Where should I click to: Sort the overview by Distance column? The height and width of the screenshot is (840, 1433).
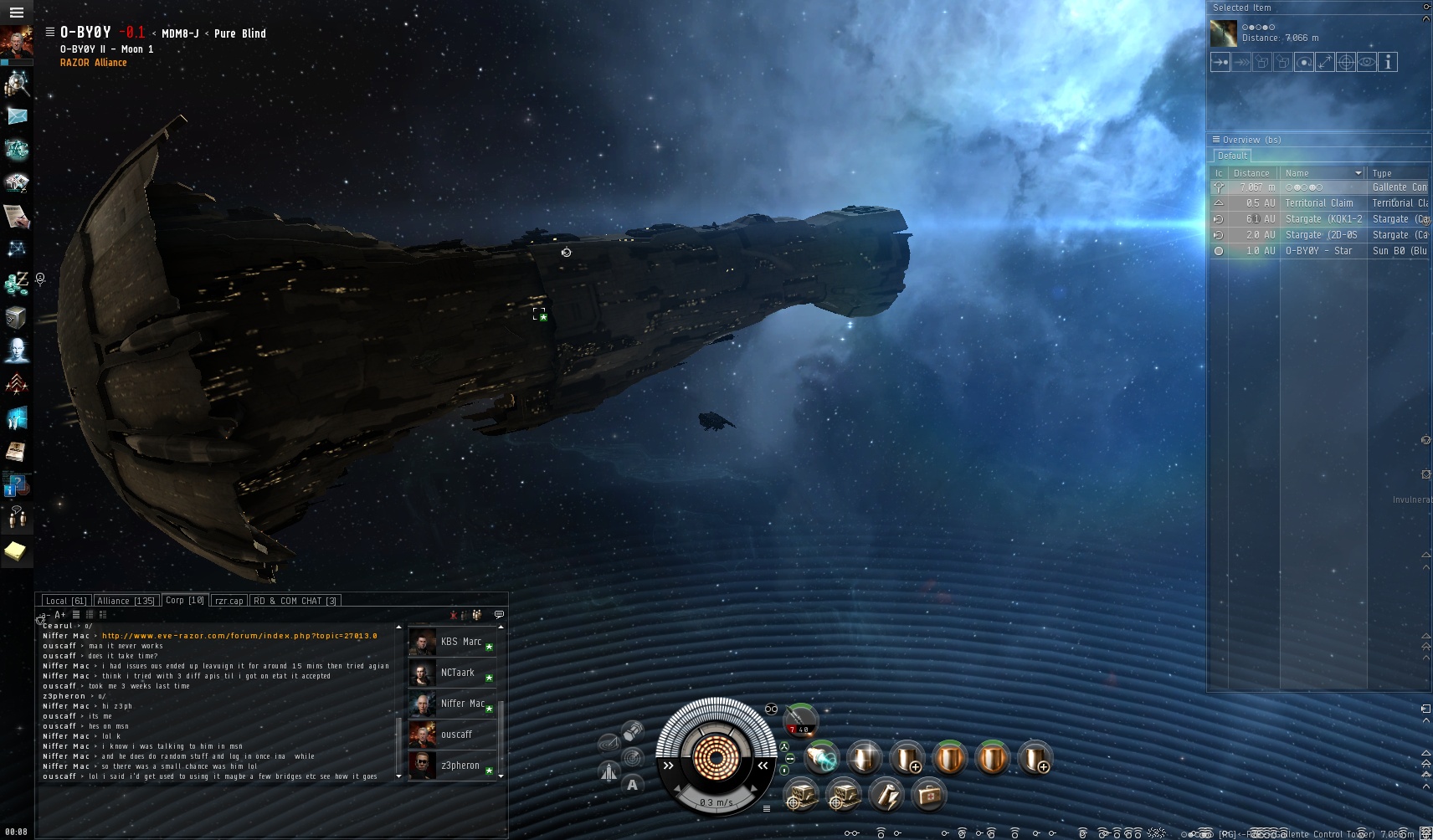[x=1251, y=173]
